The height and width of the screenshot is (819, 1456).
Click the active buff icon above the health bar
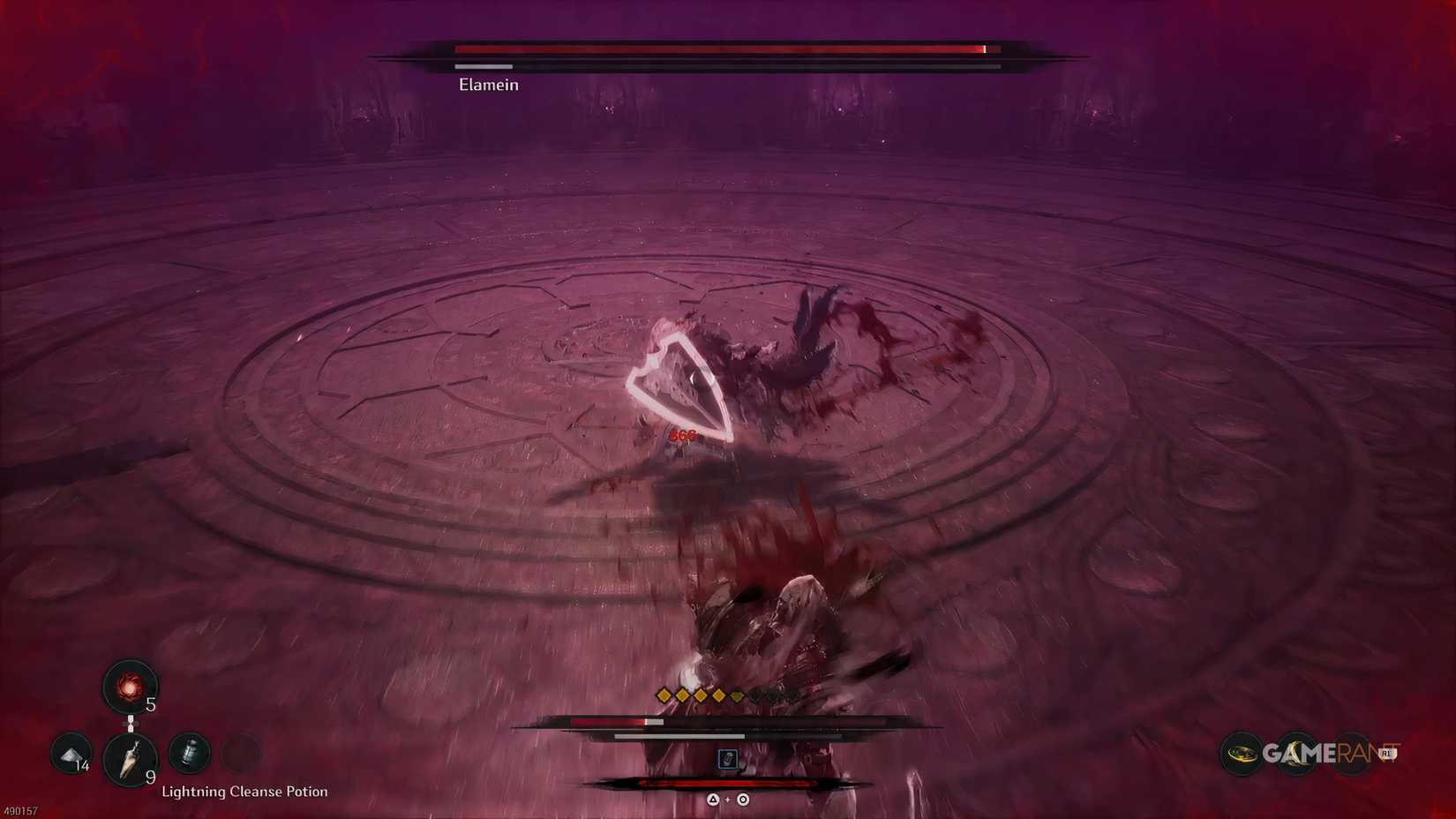pos(727,758)
